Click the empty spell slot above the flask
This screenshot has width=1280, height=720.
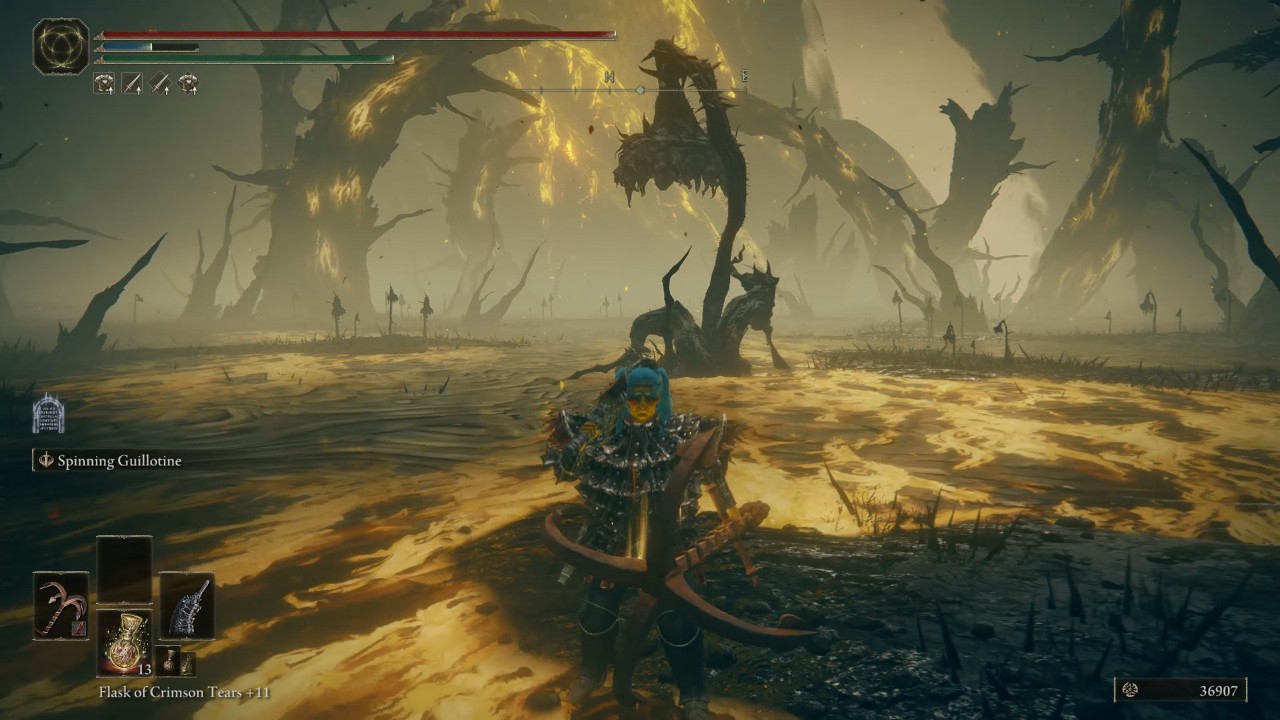[124, 569]
